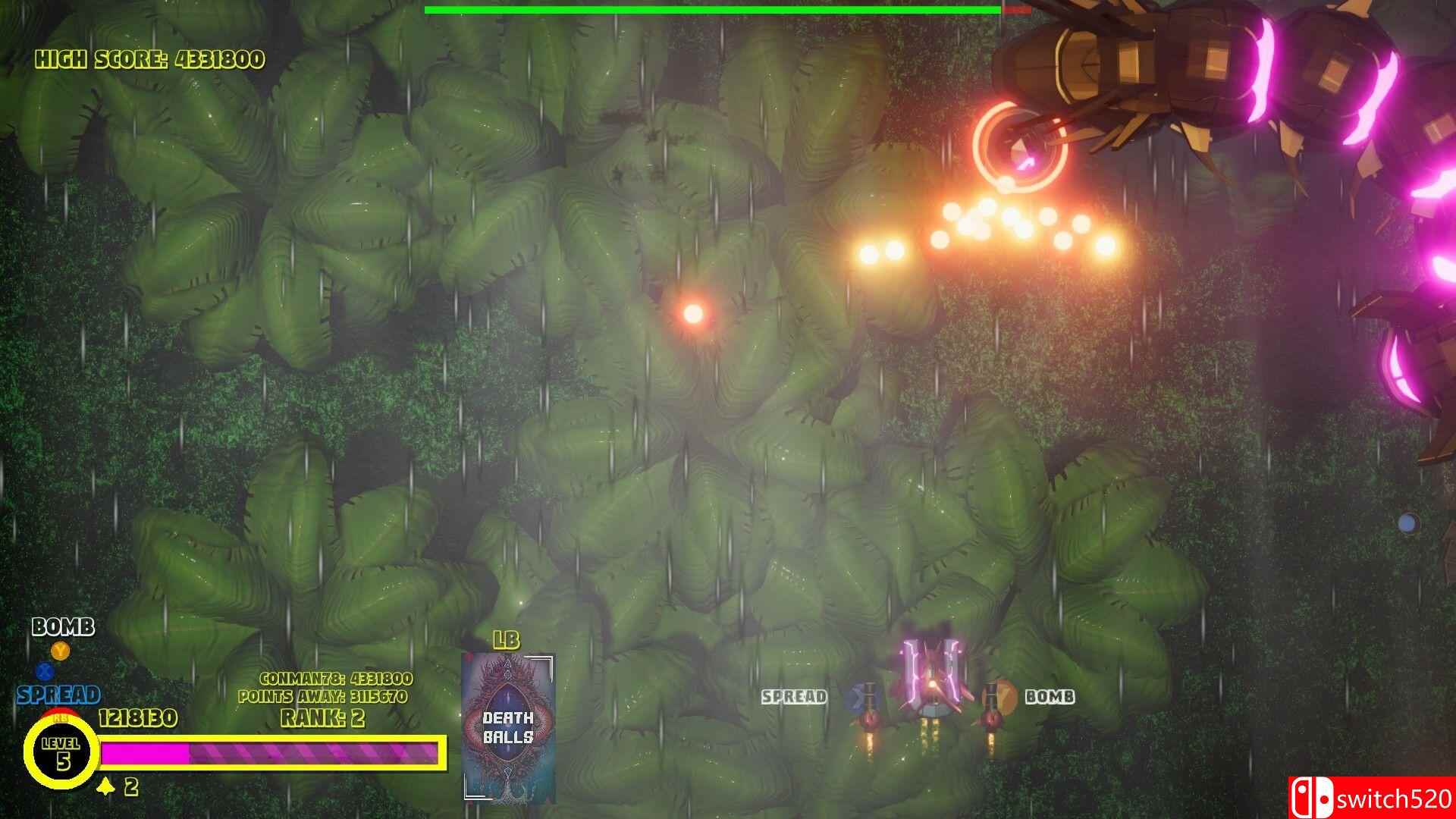This screenshot has width=1456, height=819.
Task: Select the blue Spread power-up item
Action: (862, 698)
